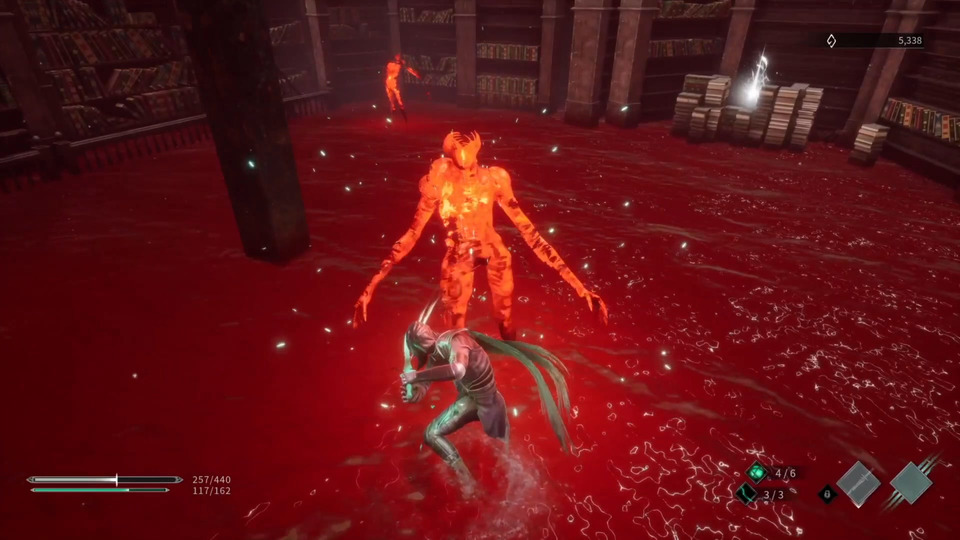Activate the claw ability diamond slot
This screenshot has width=960, height=540.
[x=911, y=483]
